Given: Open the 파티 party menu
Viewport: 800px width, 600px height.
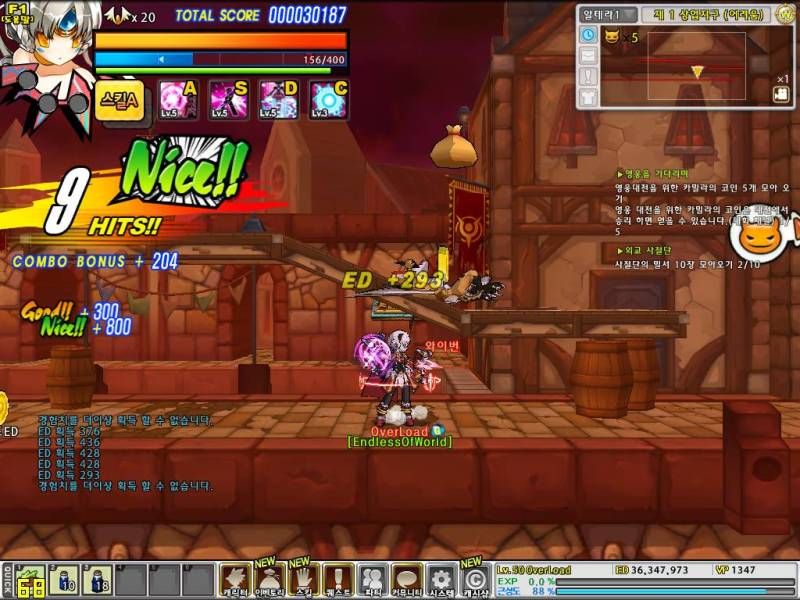Looking at the screenshot, I should click(x=372, y=579).
